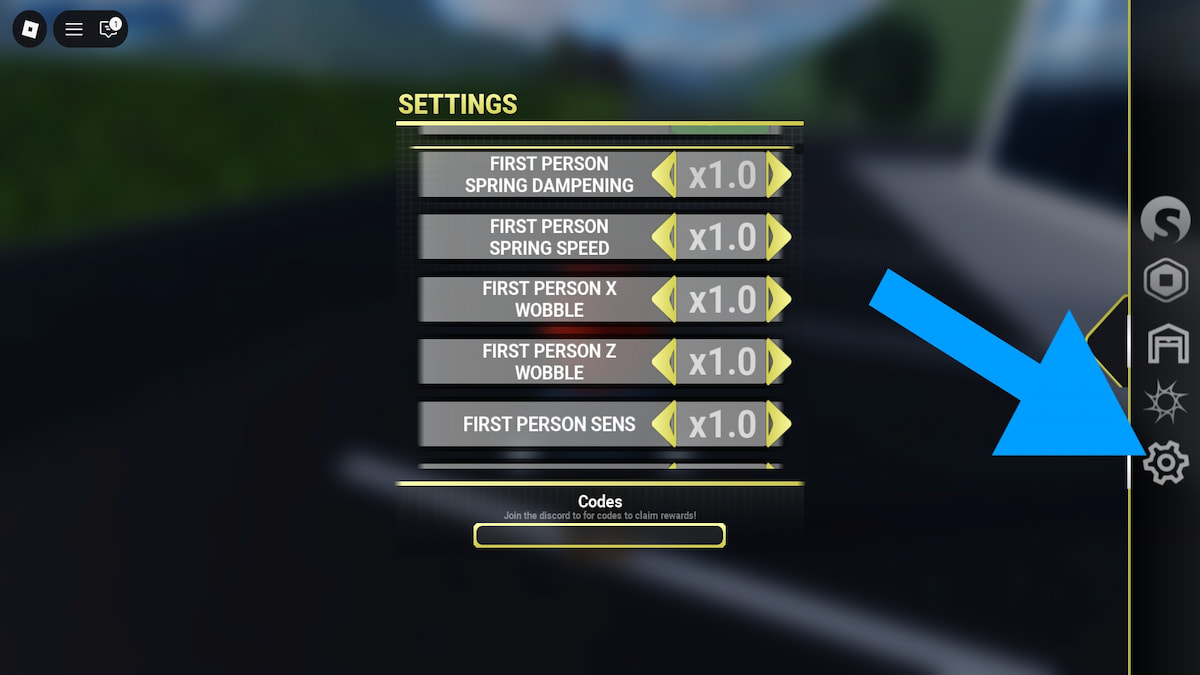Increase First Person Spring Dampening value

(x=779, y=175)
